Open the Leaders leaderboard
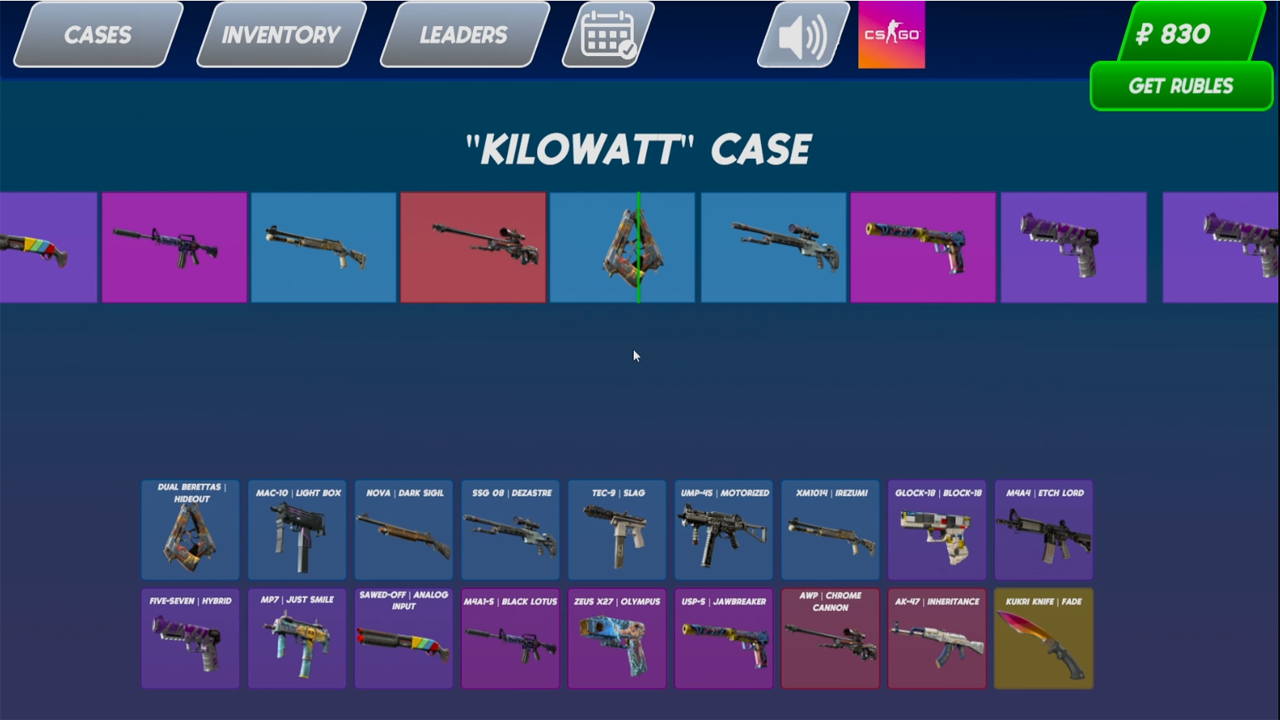Viewport: 1280px width, 720px height. click(x=463, y=35)
